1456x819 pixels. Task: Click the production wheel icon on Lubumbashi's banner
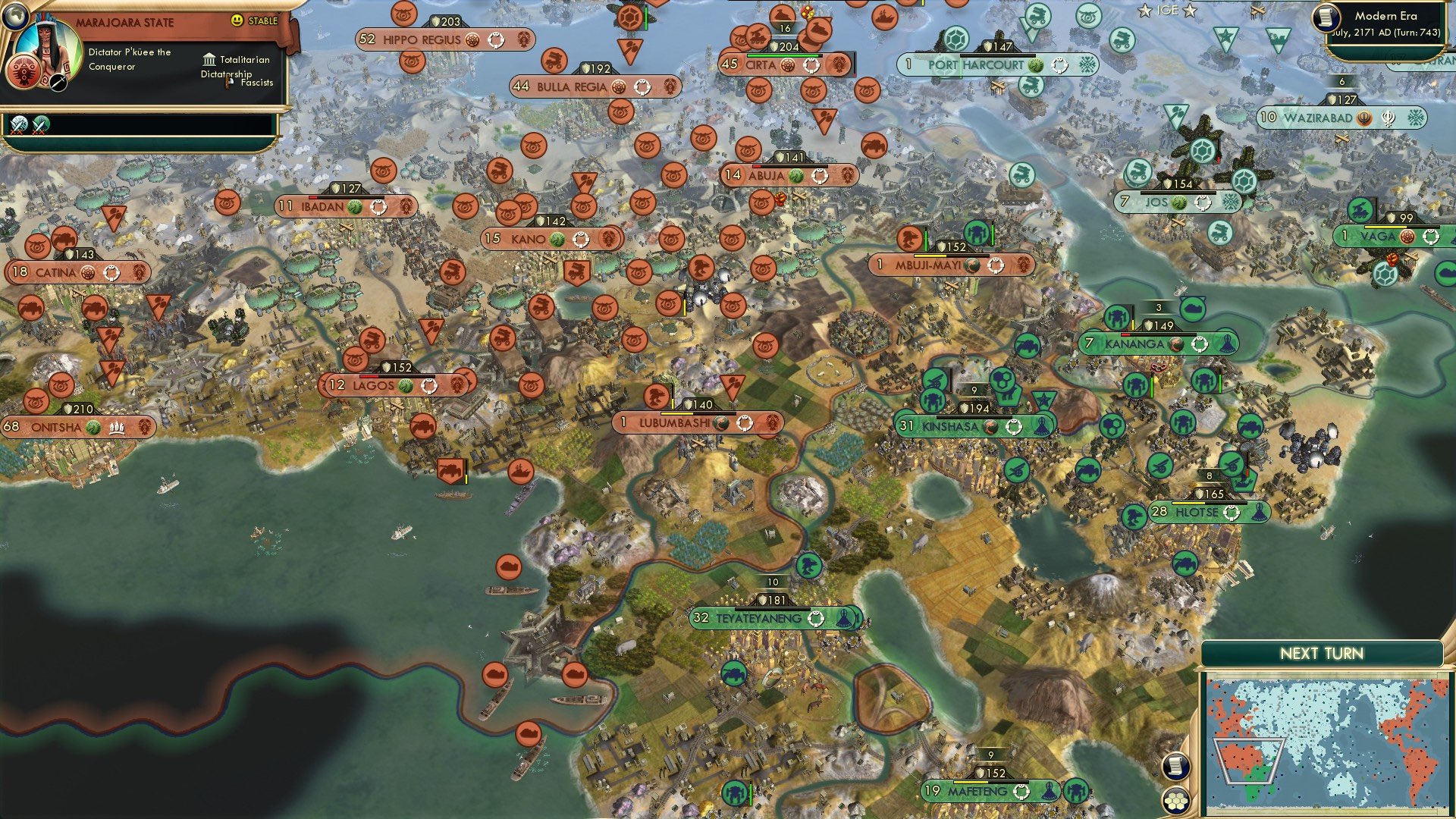click(744, 423)
